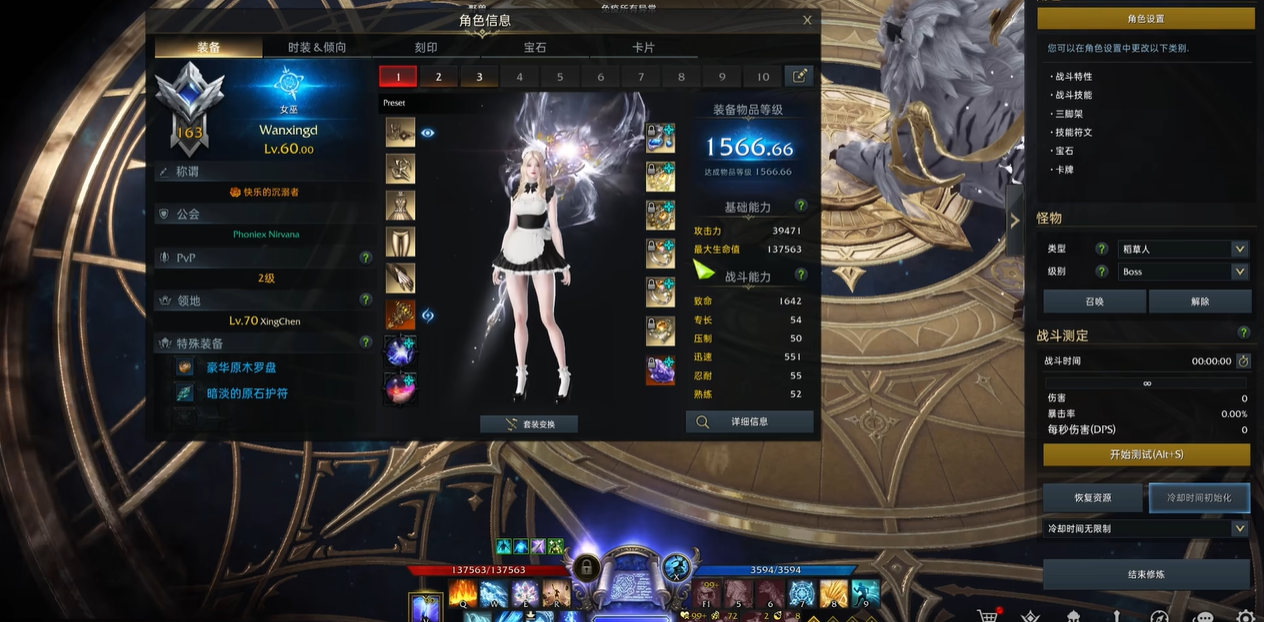
Task: Close the character info window
Action: click(x=807, y=20)
